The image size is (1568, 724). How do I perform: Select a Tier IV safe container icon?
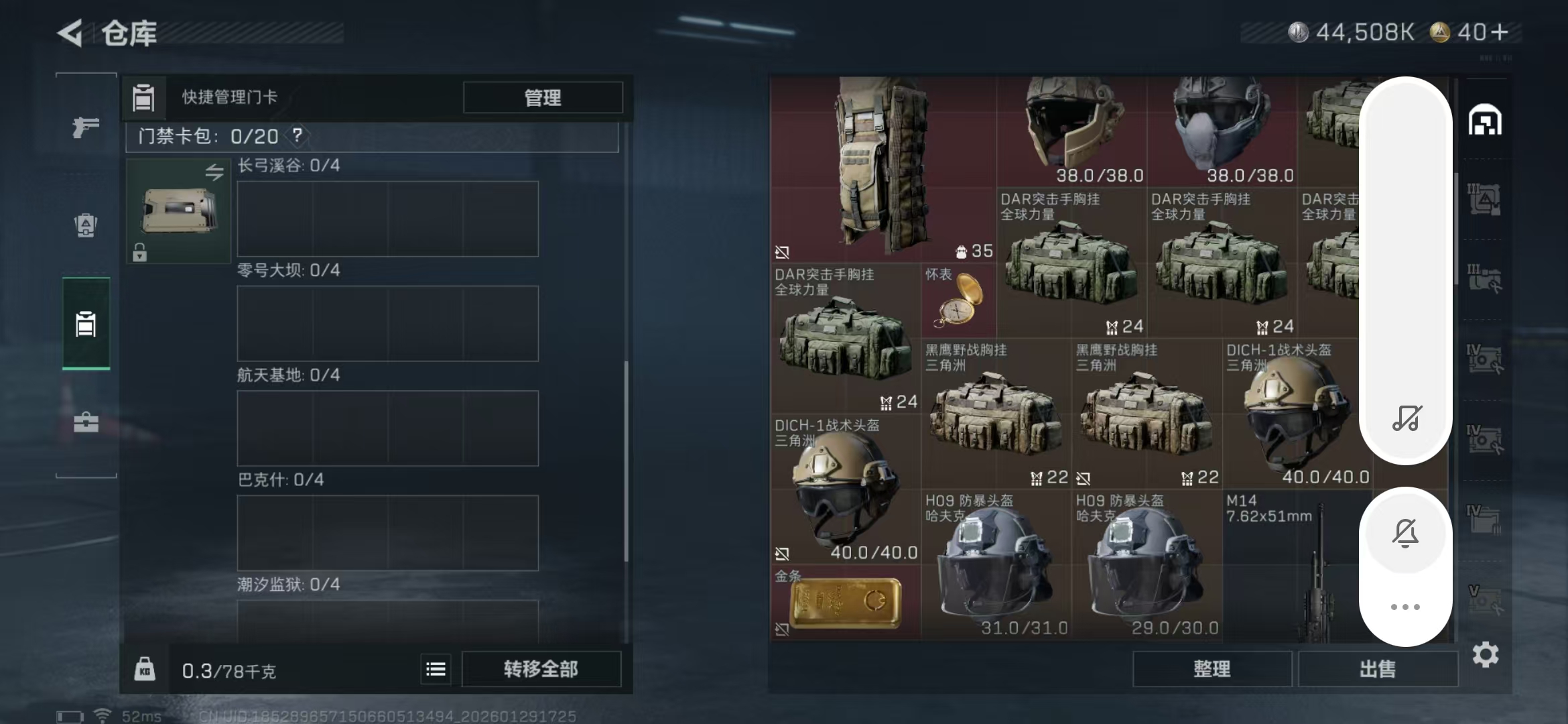[x=1485, y=359]
